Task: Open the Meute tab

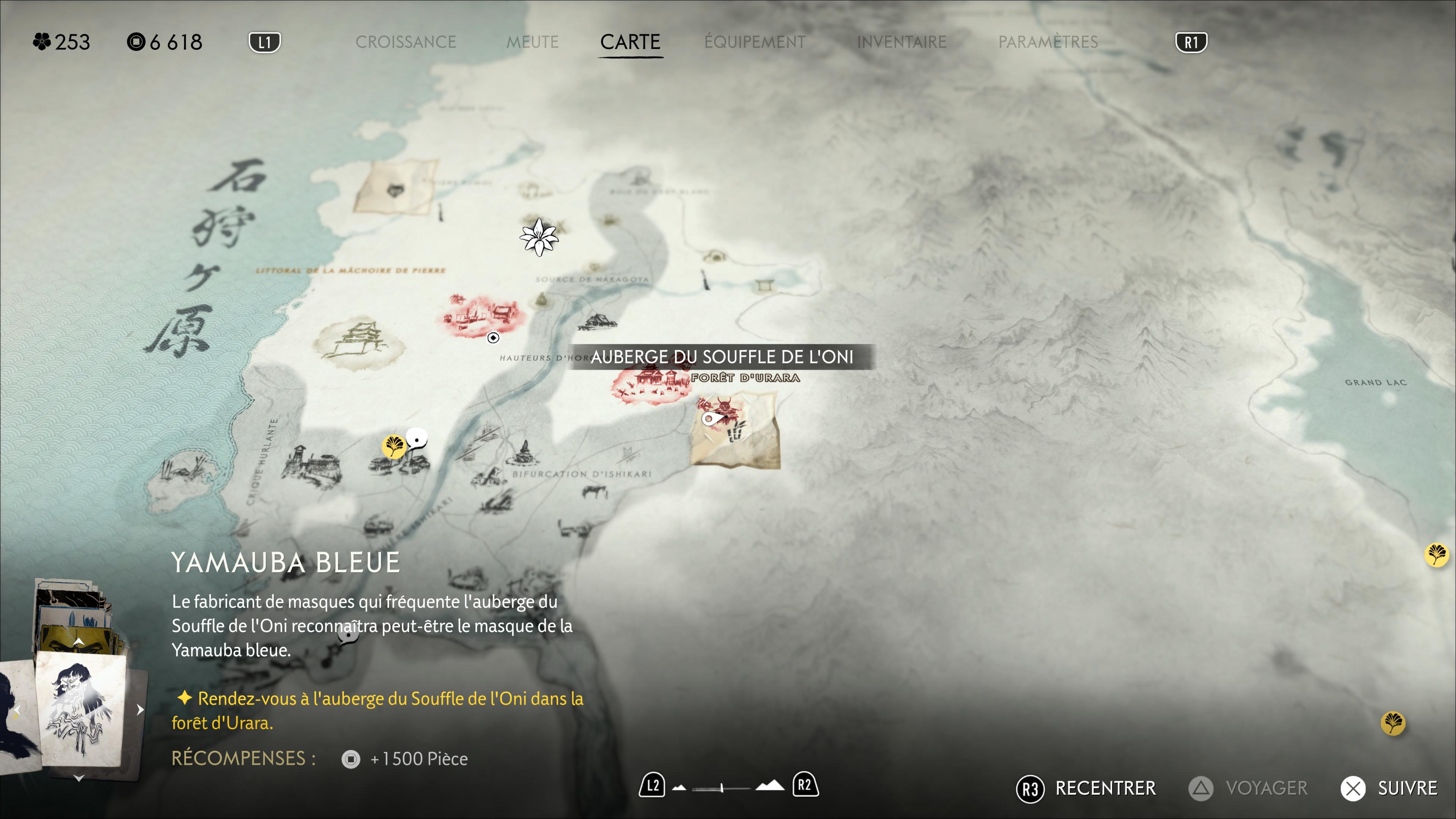Action: pyautogui.click(x=532, y=42)
